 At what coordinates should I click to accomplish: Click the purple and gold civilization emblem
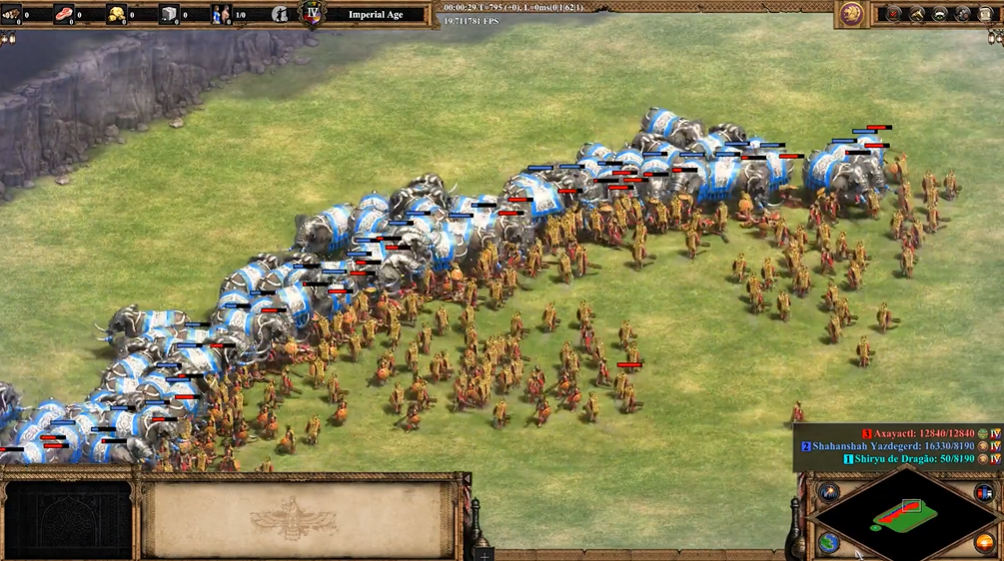pos(852,13)
